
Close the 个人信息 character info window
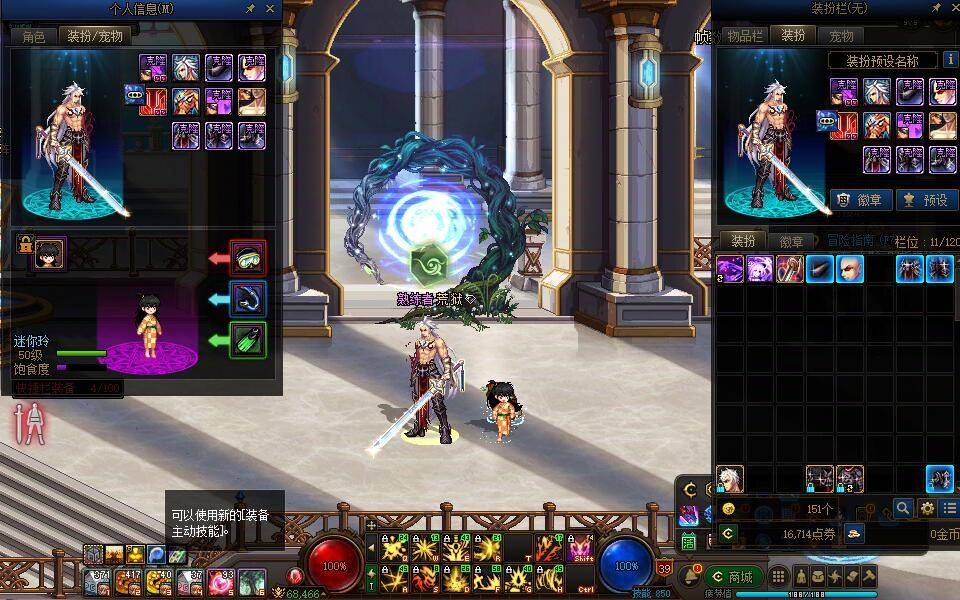[269, 9]
